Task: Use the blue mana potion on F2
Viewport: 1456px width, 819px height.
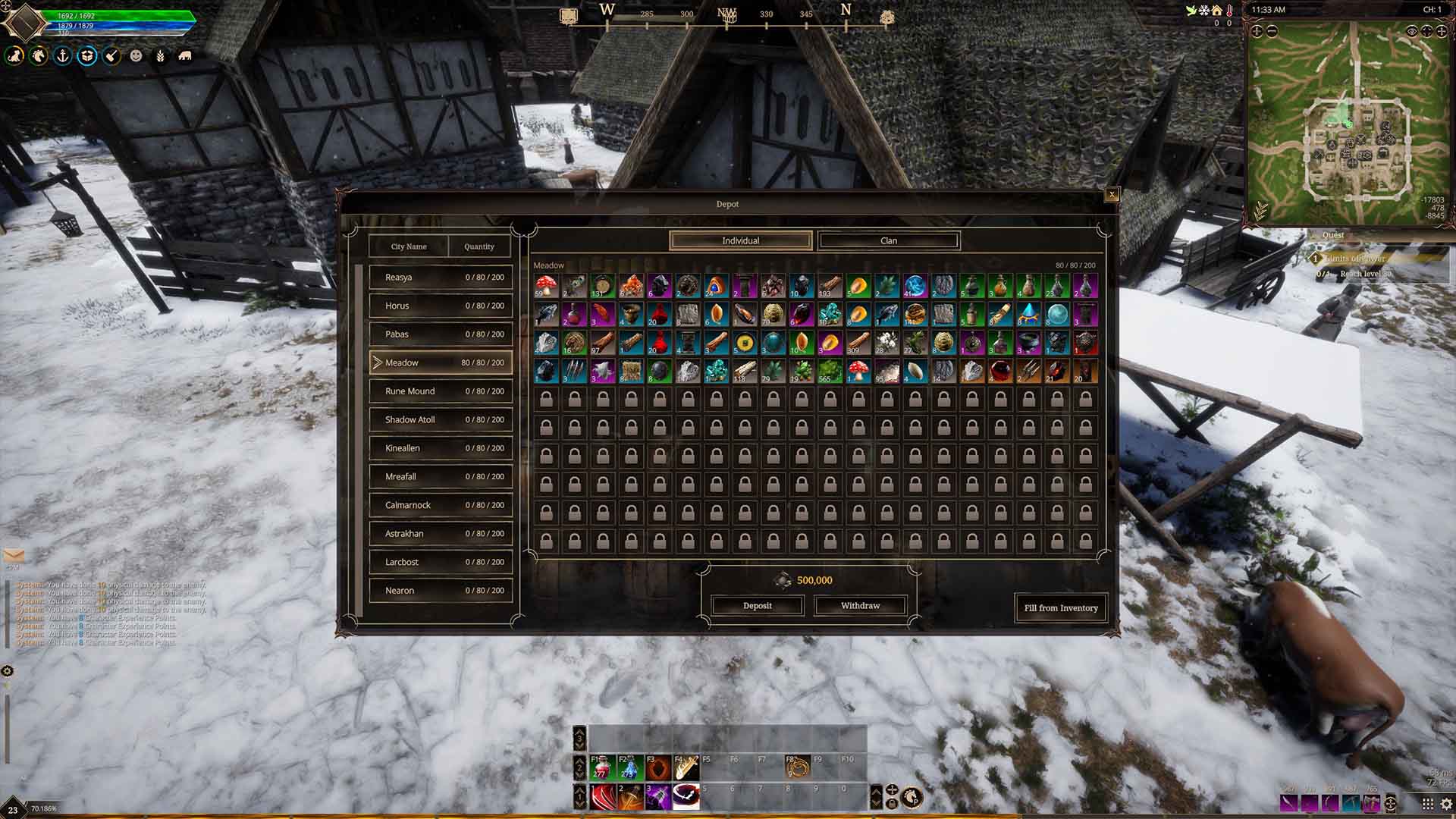Action: [629, 767]
